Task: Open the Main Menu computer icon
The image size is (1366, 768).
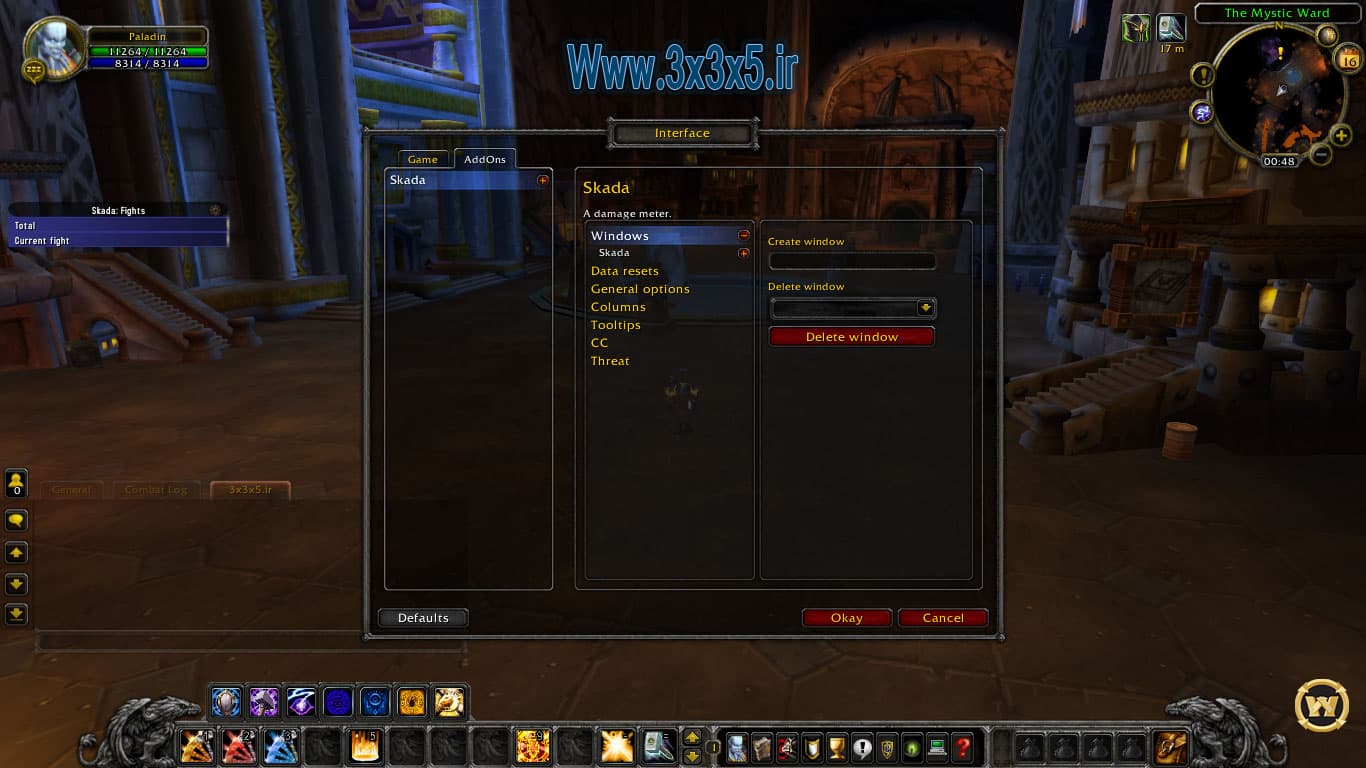Action: click(936, 747)
